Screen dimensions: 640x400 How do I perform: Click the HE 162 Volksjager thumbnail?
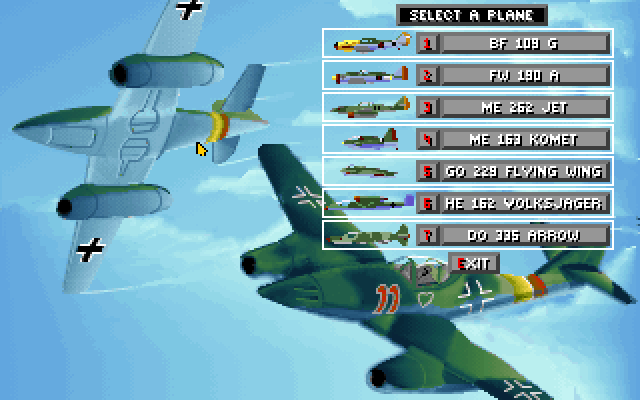click(x=370, y=203)
